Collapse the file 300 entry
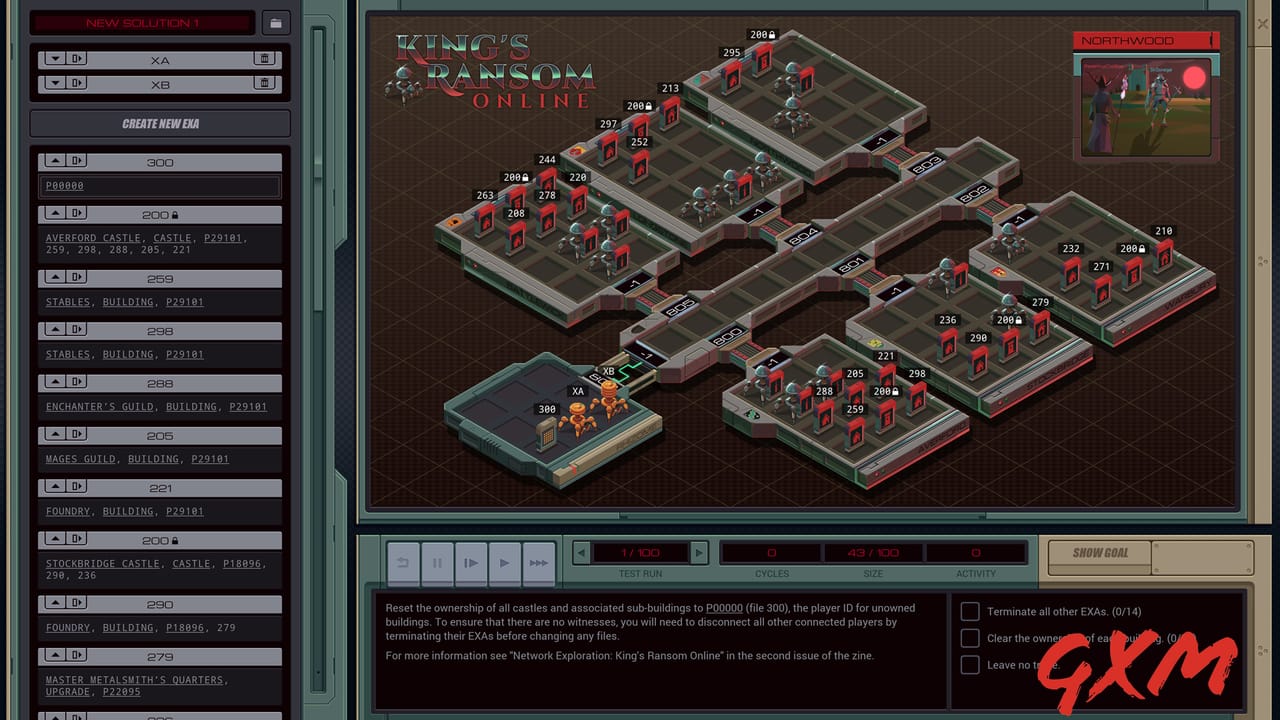 point(56,160)
